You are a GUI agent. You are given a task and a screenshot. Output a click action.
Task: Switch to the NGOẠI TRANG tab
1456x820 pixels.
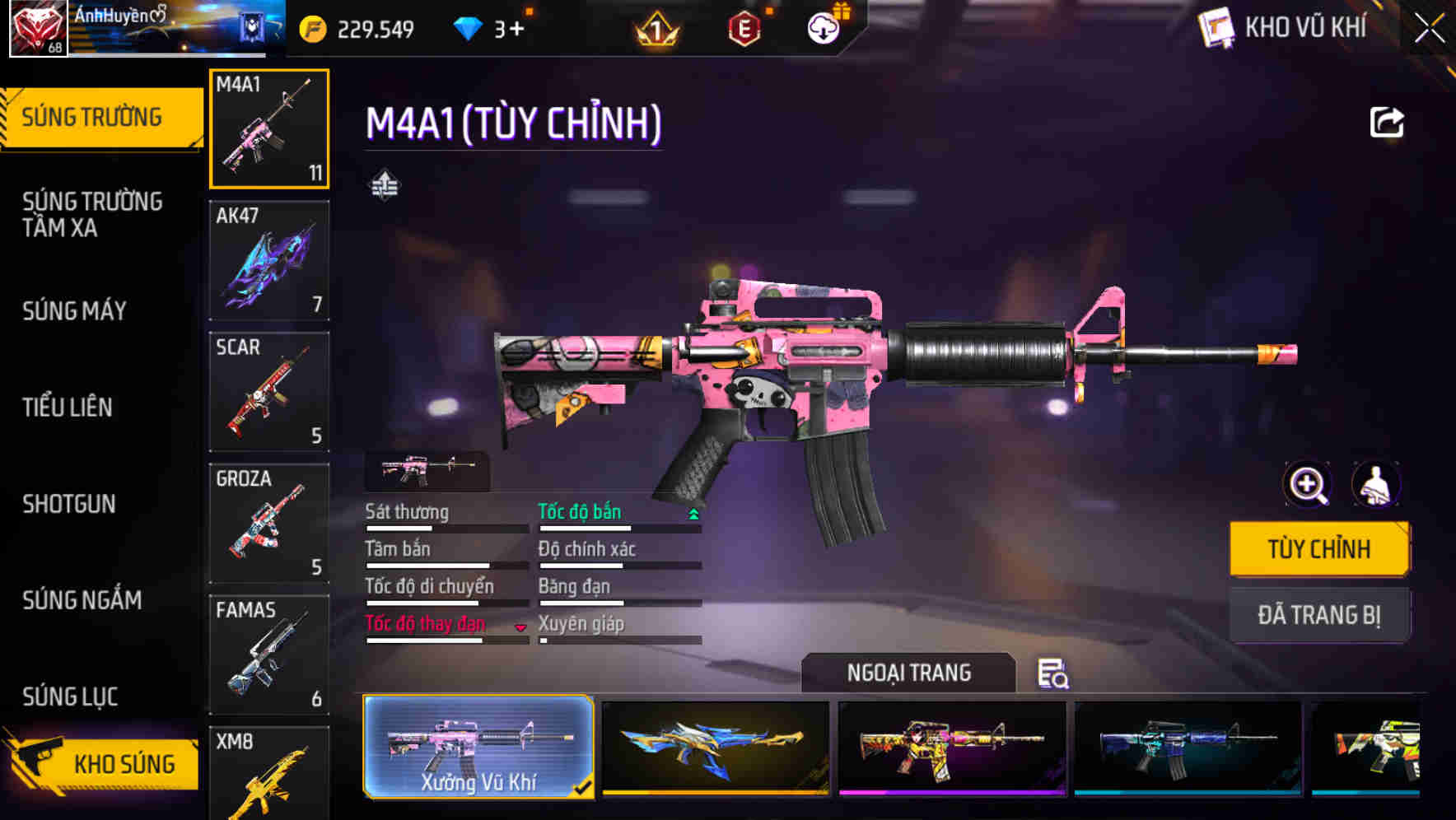907,673
